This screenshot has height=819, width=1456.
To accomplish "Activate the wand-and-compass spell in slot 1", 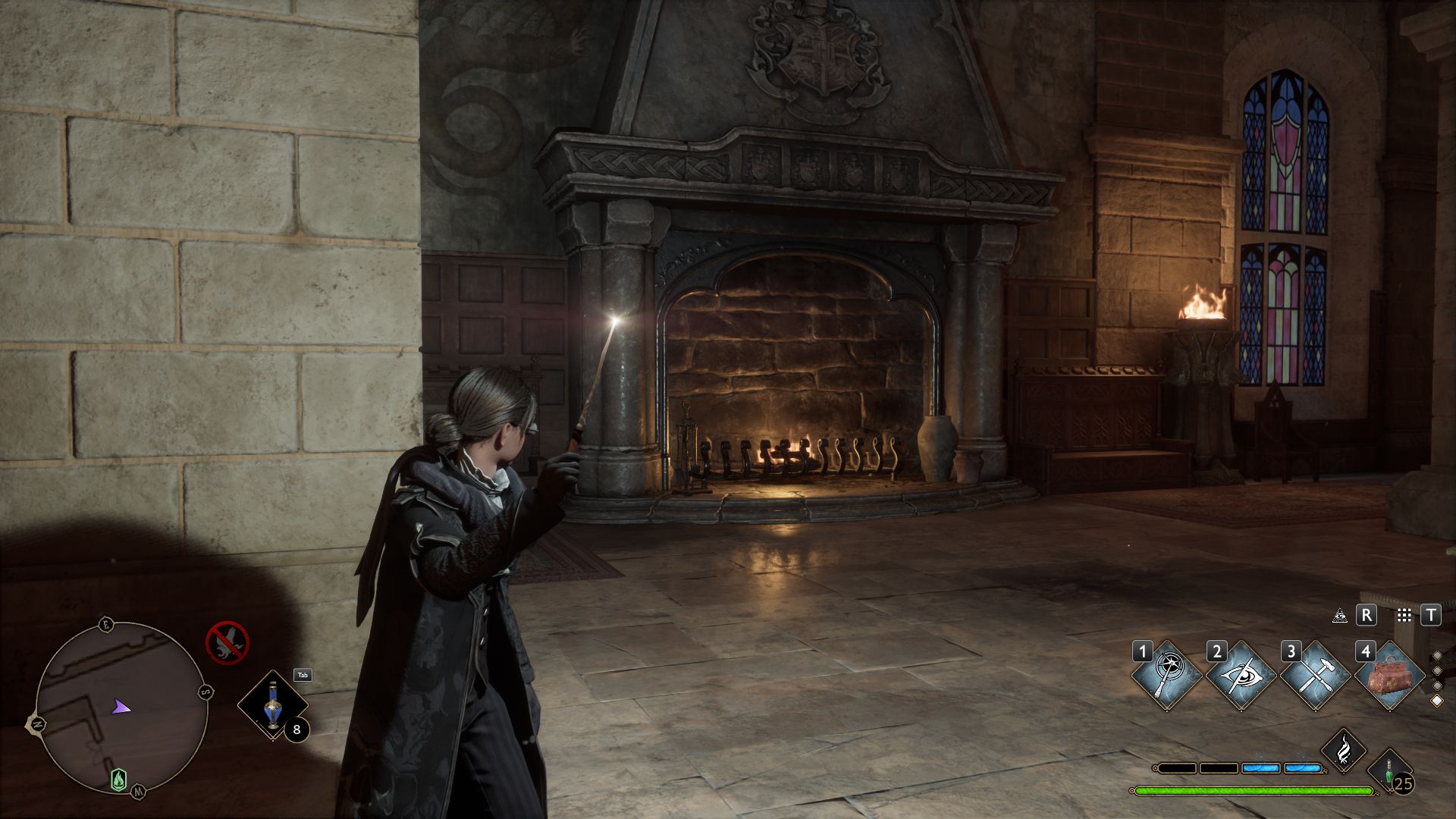I will [1167, 675].
